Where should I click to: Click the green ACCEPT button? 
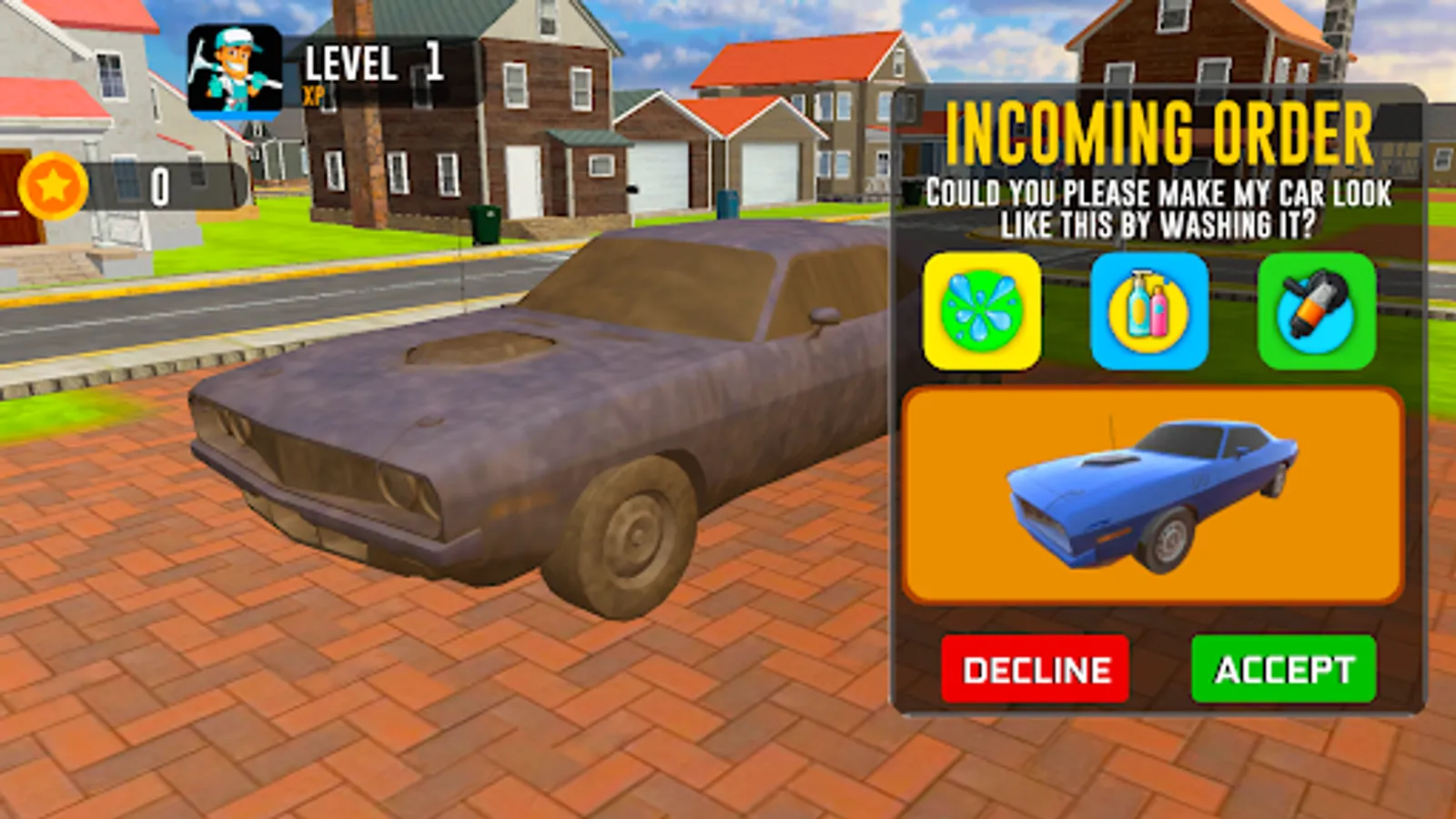[1283, 671]
